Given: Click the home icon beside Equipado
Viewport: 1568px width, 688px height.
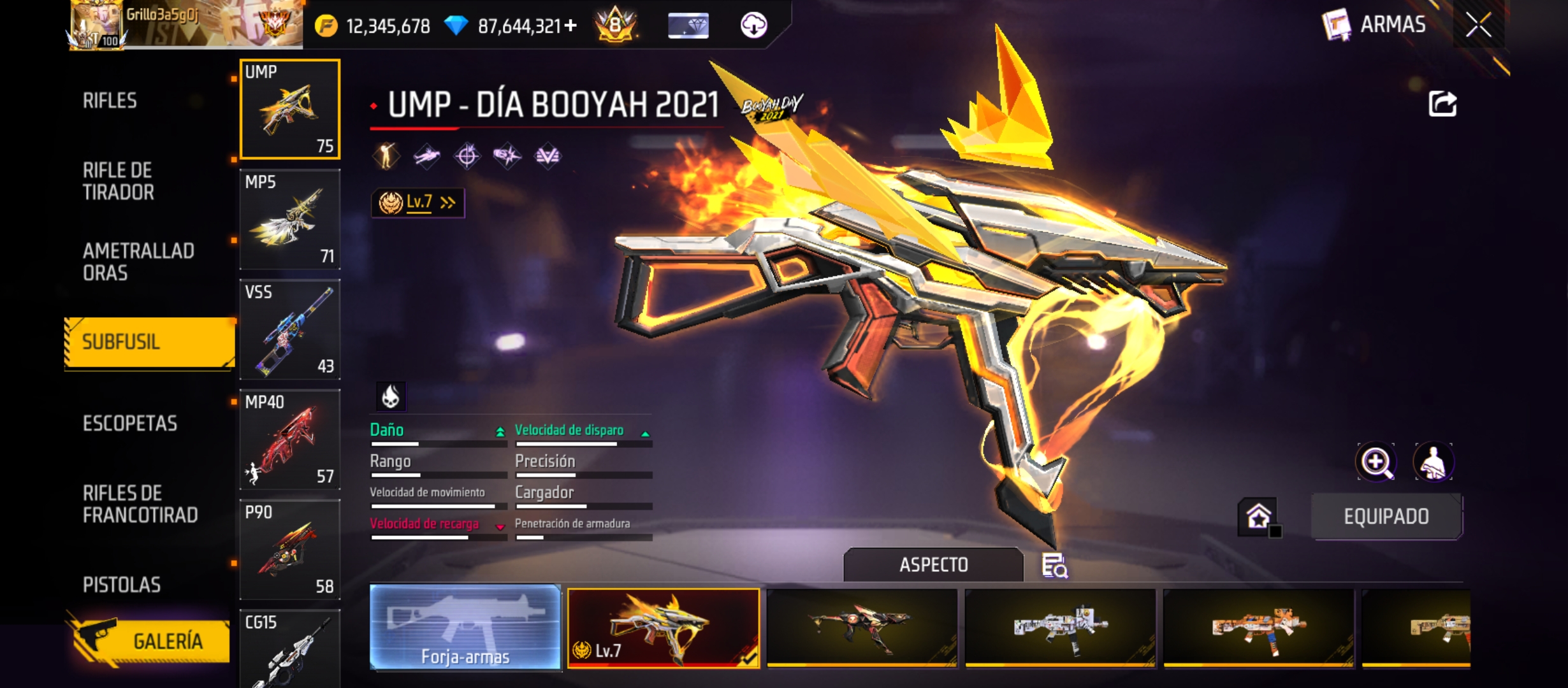Looking at the screenshot, I should [1258, 516].
